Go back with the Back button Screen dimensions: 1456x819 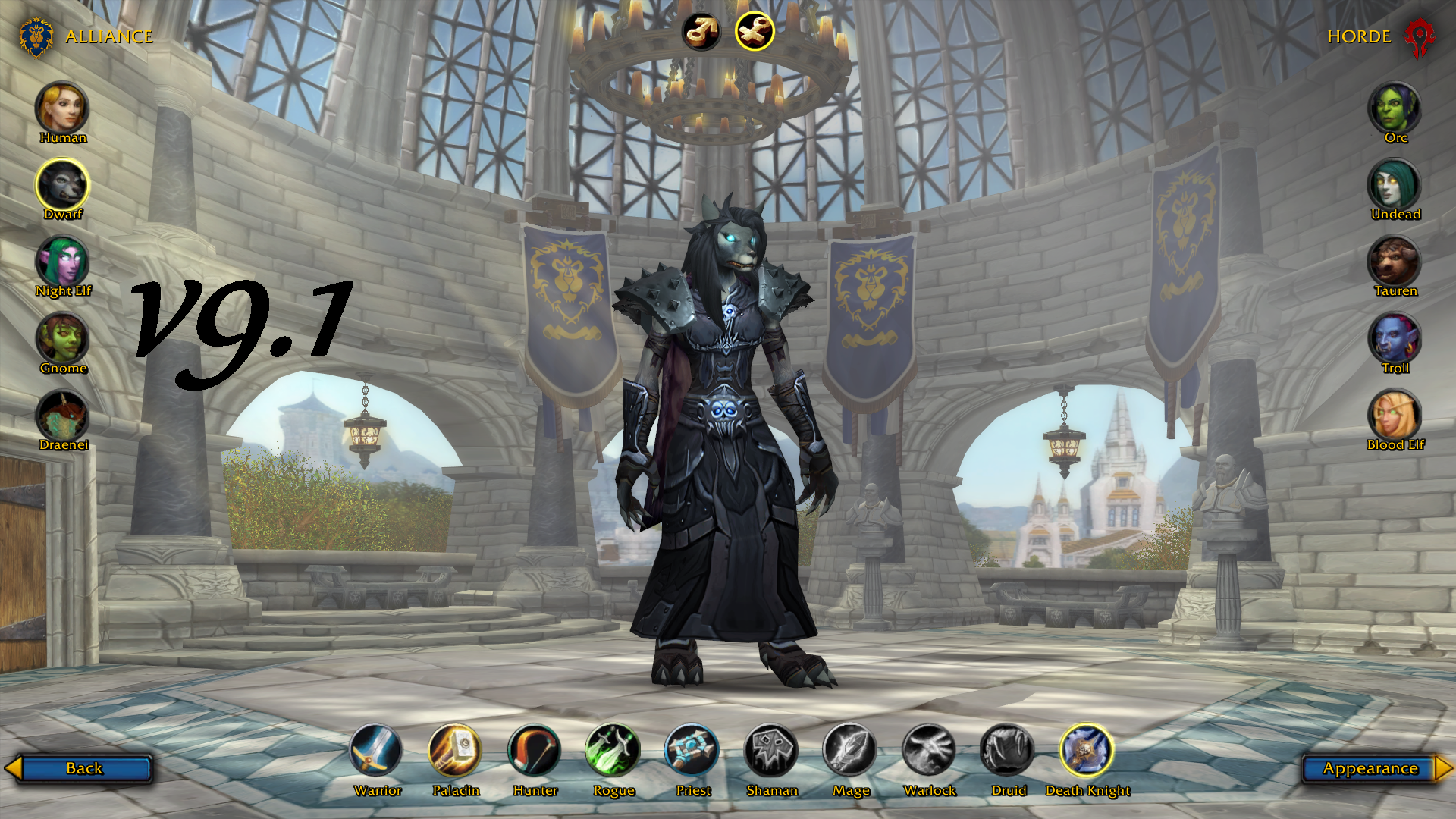(83, 768)
